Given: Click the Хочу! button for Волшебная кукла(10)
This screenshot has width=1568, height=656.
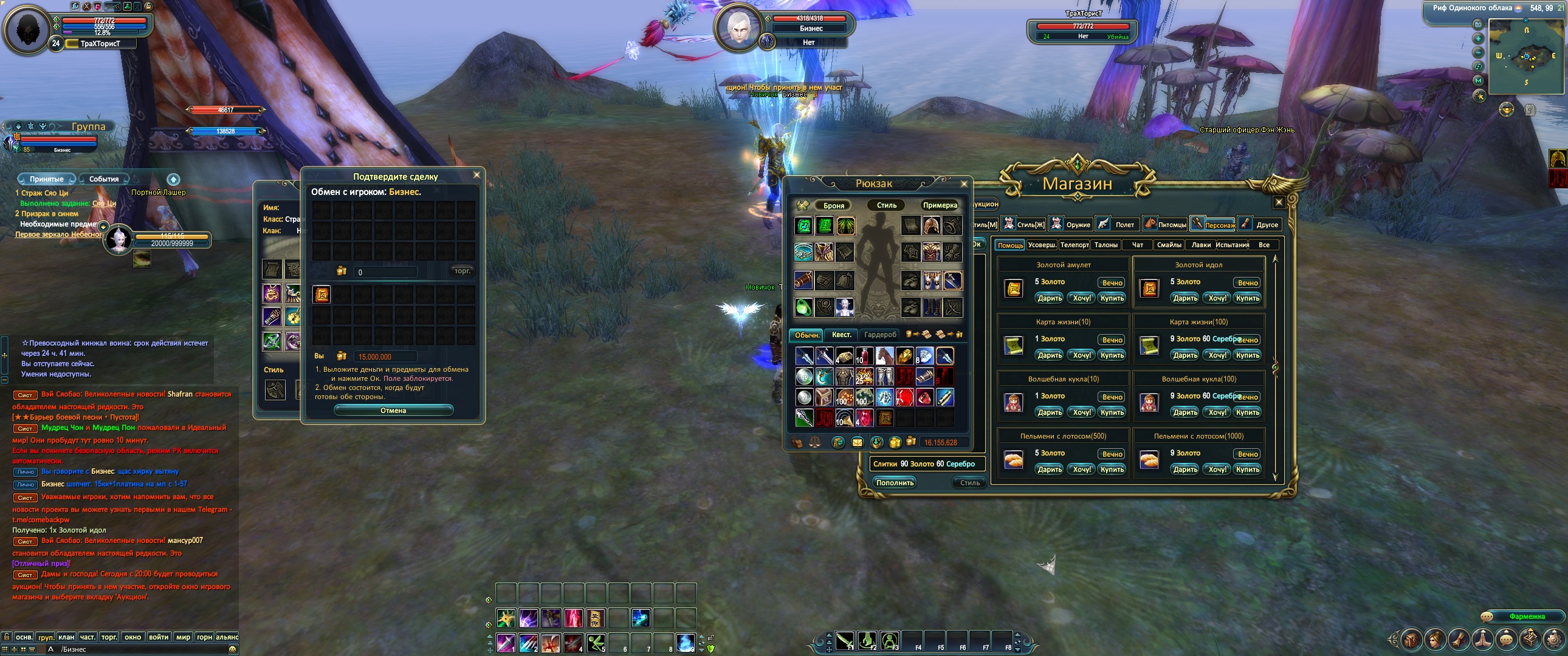Looking at the screenshot, I should click(x=1082, y=412).
